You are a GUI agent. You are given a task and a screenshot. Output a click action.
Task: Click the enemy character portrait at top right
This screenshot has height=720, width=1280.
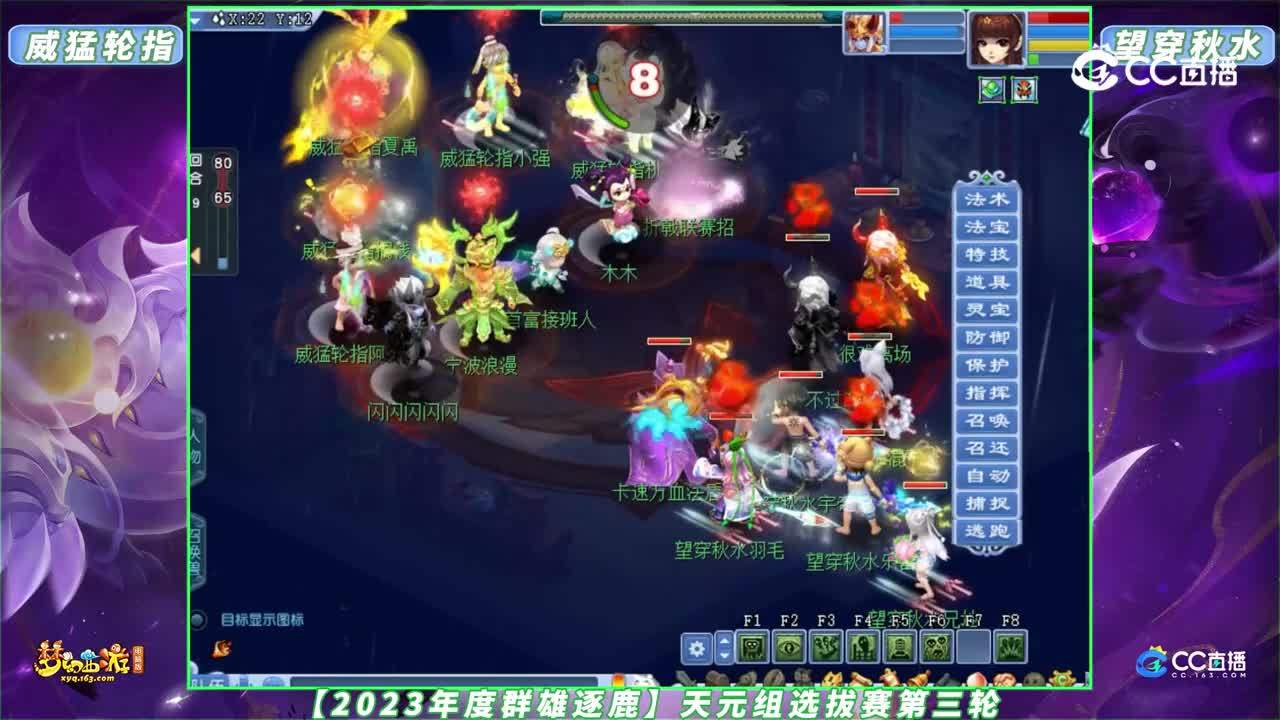pos(995,38)
